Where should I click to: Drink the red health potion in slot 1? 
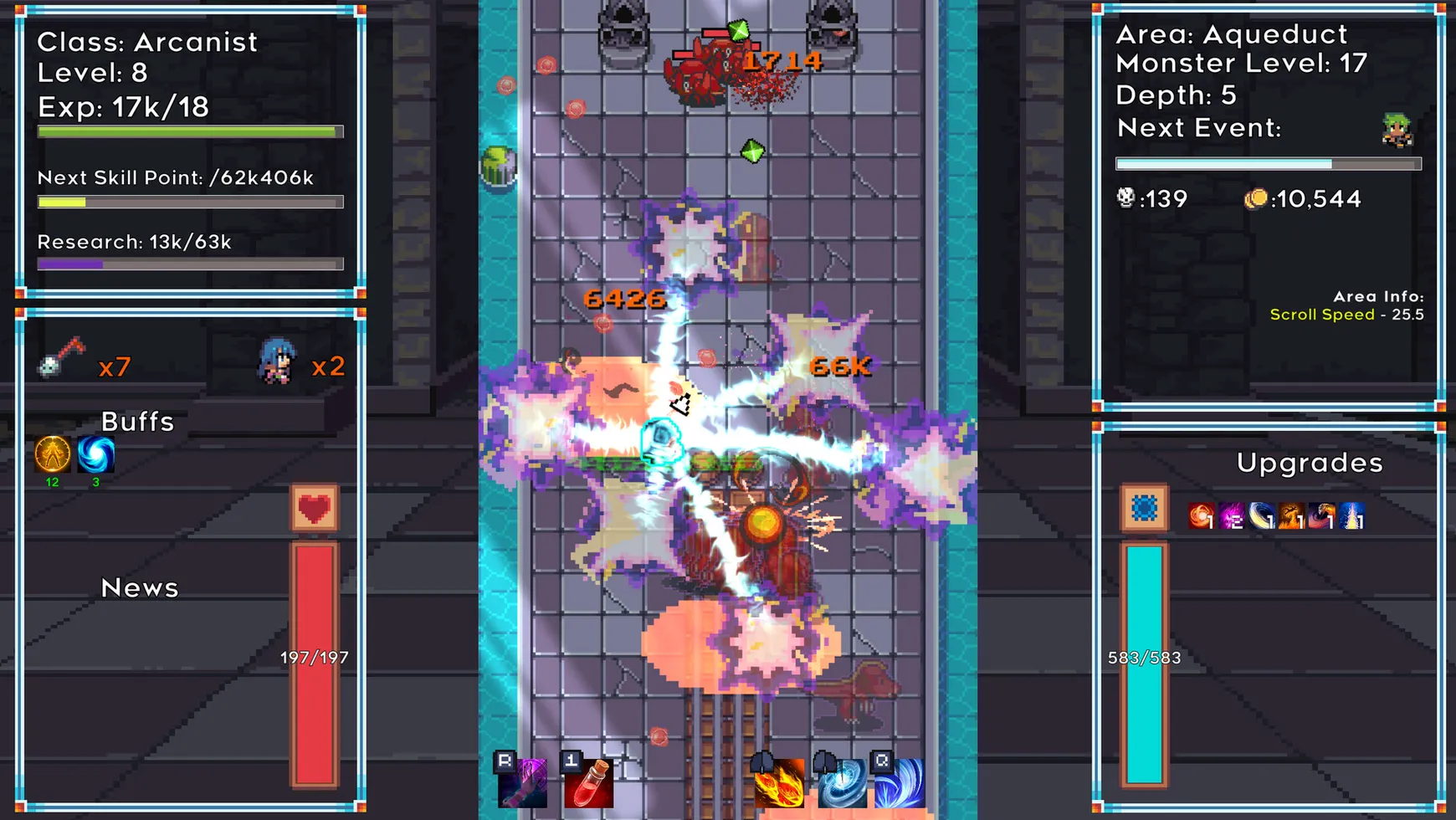click(589, 782)
